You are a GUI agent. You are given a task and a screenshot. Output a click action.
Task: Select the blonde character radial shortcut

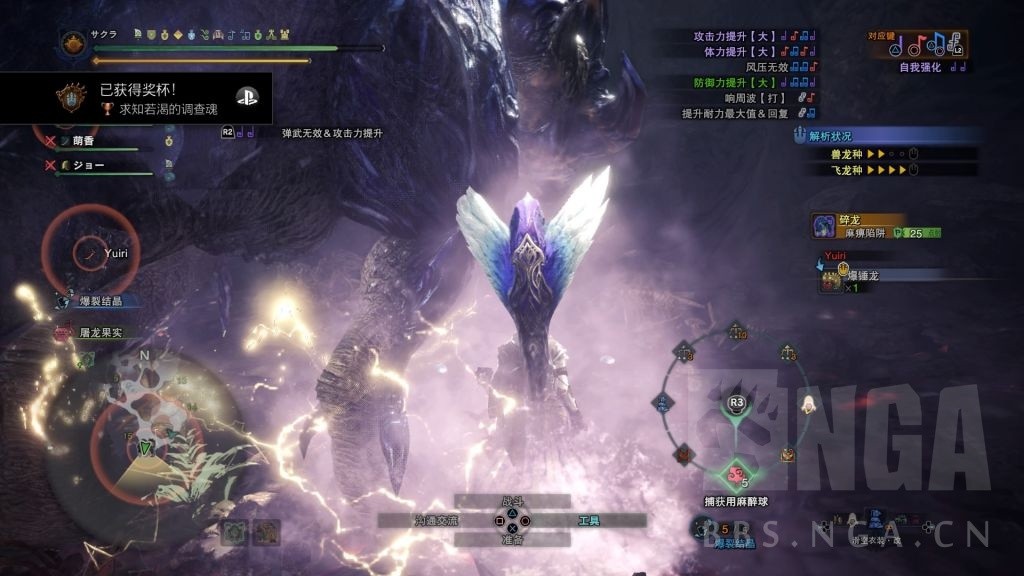807,403
